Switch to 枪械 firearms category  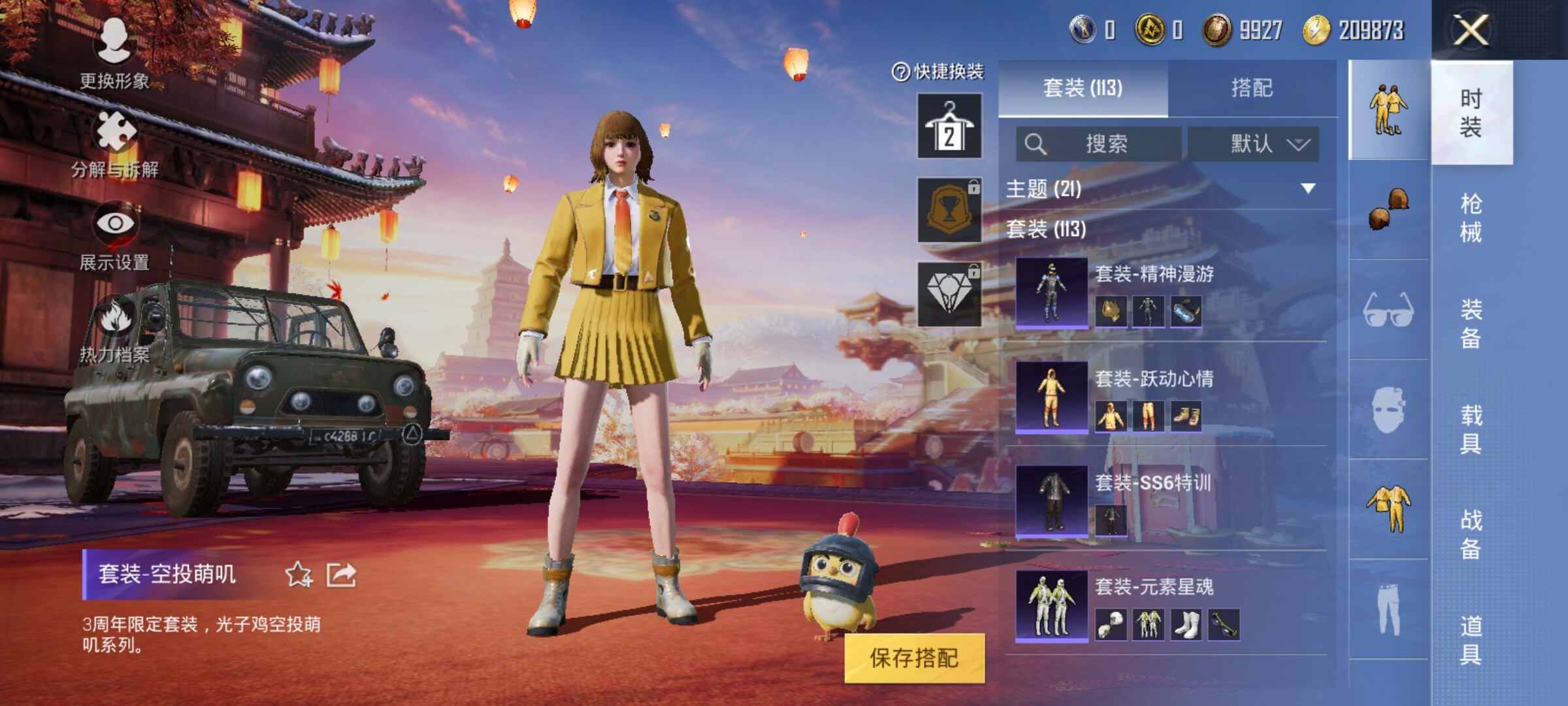pos(1471,218)
